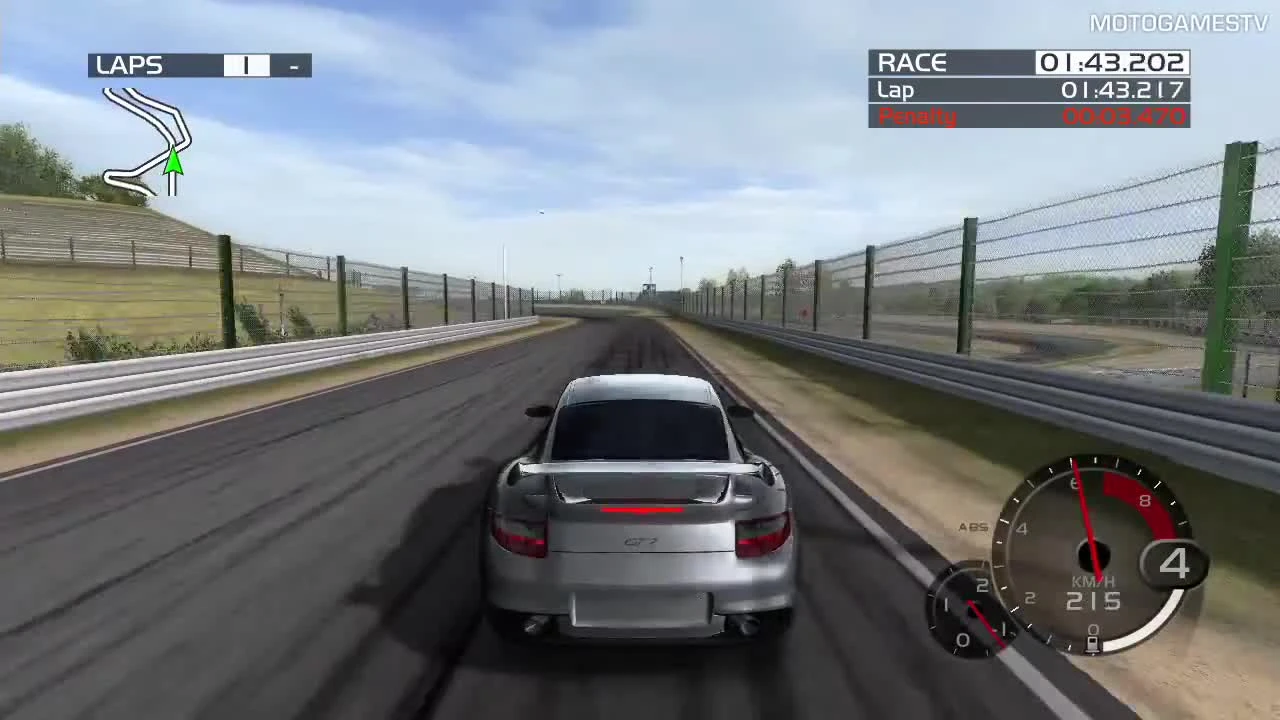Toggle the Penalty display row
This screenshot has height=720, width=1280.
[1028, 116]
